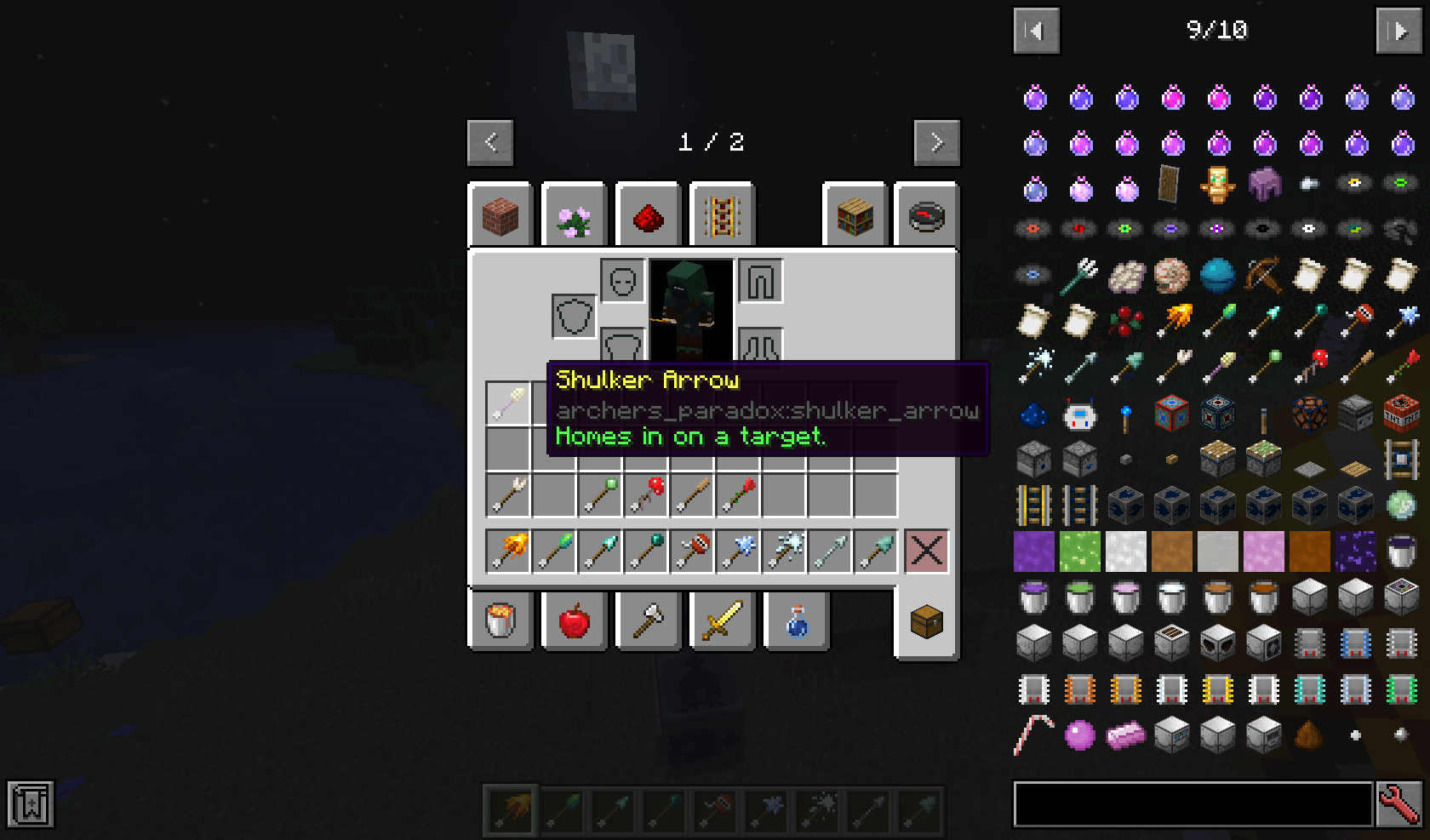The height and width of the screenshot is (840, 1430).
Task: Open the chest loot tab
Action: [x=926, y=621]
